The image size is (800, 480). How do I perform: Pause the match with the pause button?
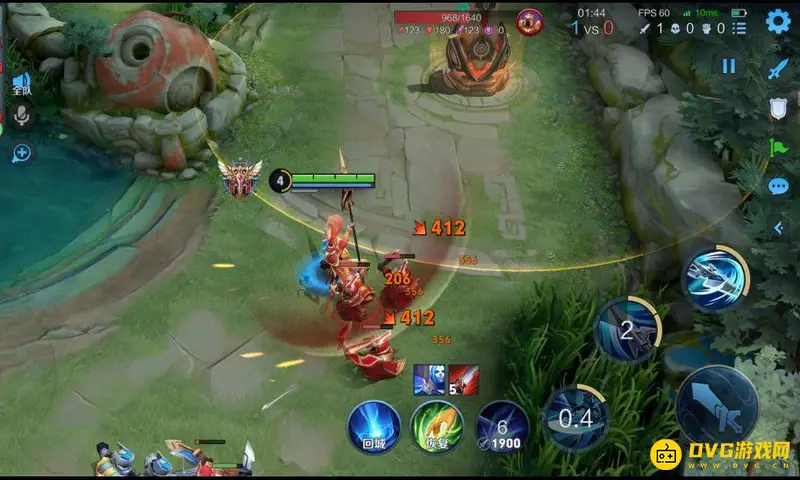coord(729,66)
